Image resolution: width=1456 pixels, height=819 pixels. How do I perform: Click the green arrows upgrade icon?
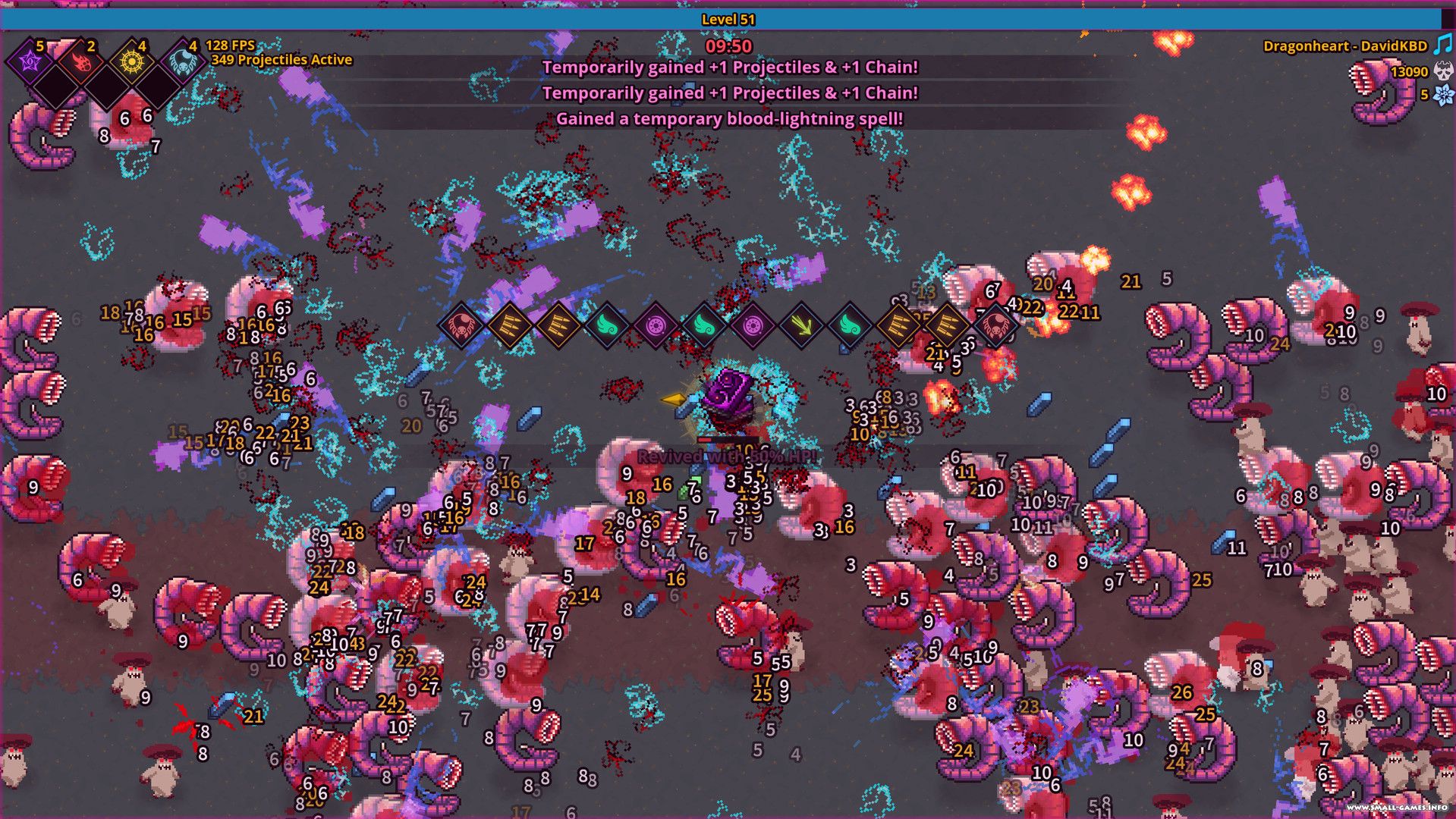(x=801, y=325)
